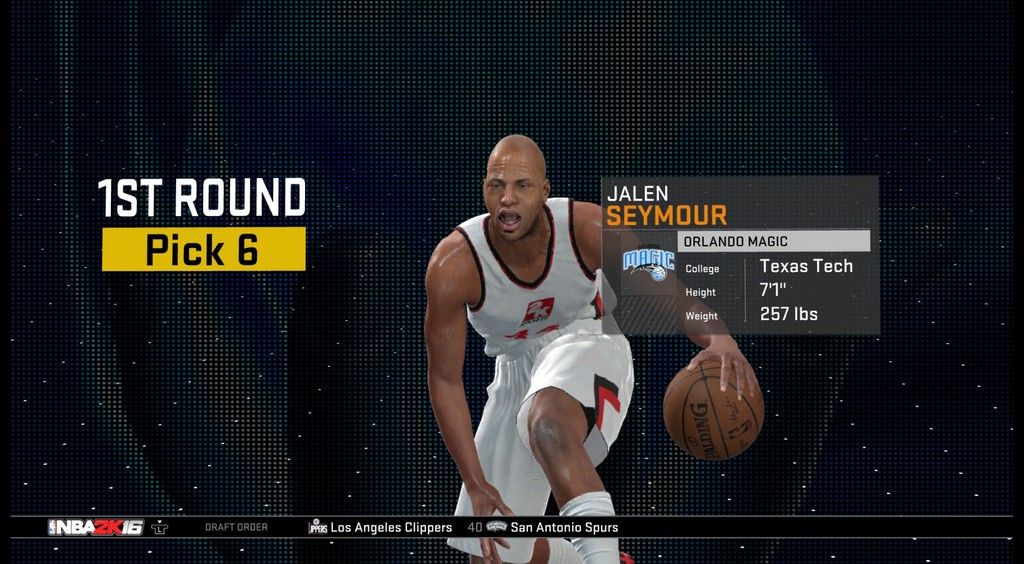Screen dimensions: 1024x564
Task: Click the Orlando Magic team bar
Action: [x=773, y=241]
